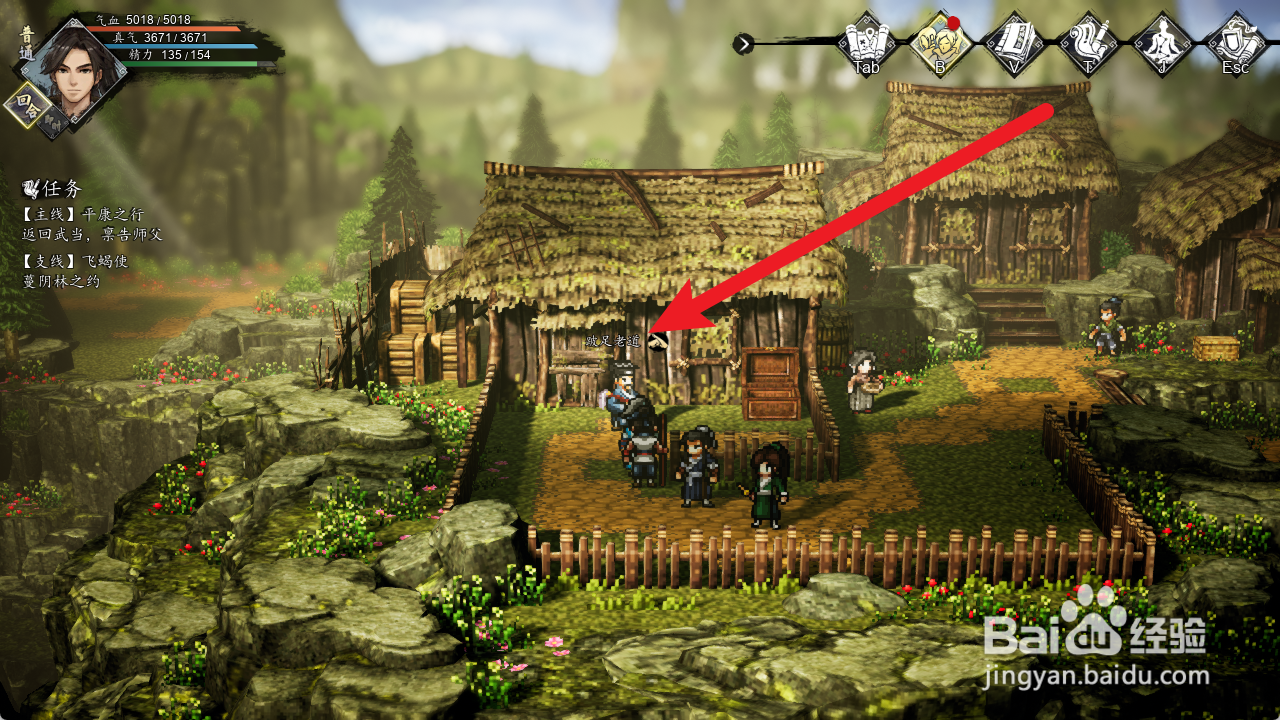Open the companions icon with red notification dot
Screen dimensions: 1280x720
point(940,42)
